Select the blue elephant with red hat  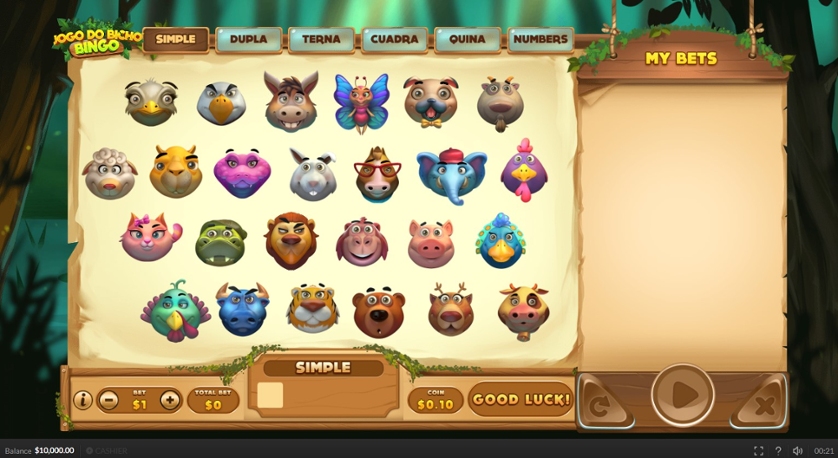451,174
